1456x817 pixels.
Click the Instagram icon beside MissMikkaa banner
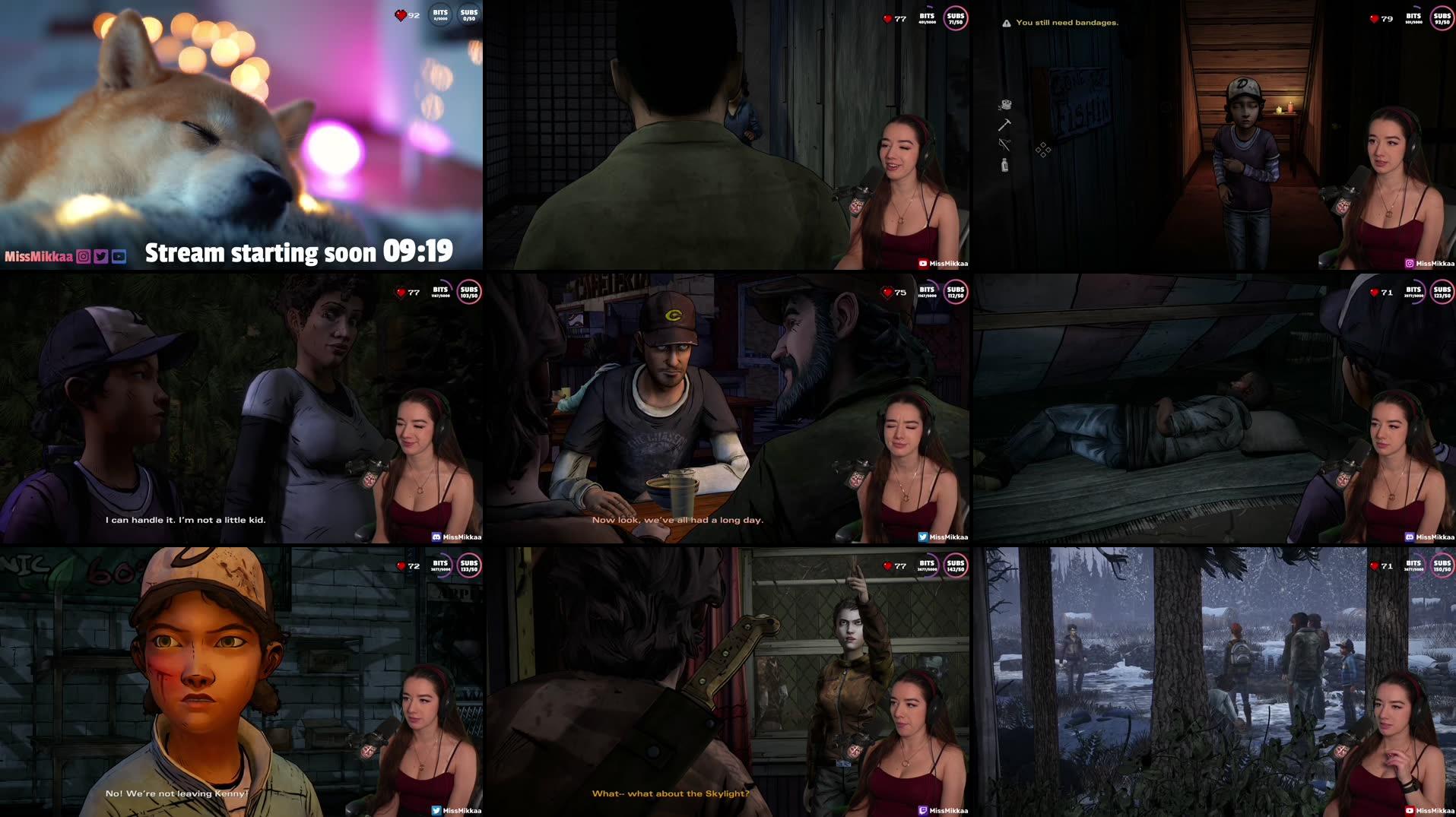[x=83, y=255]
